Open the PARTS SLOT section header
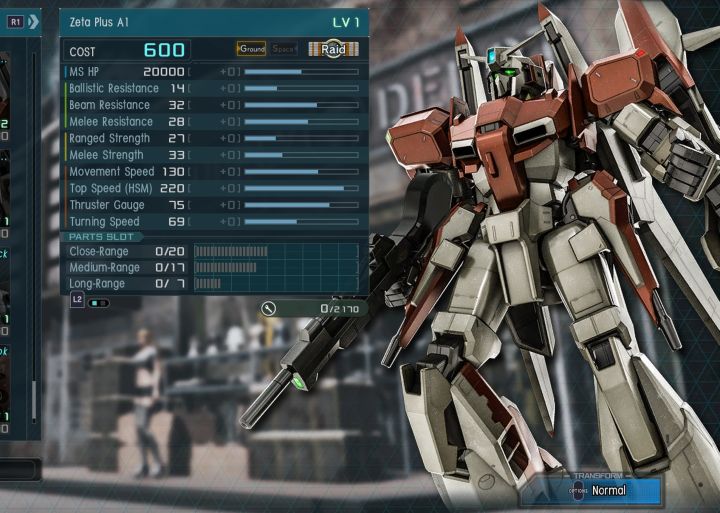 coord(104,236)
